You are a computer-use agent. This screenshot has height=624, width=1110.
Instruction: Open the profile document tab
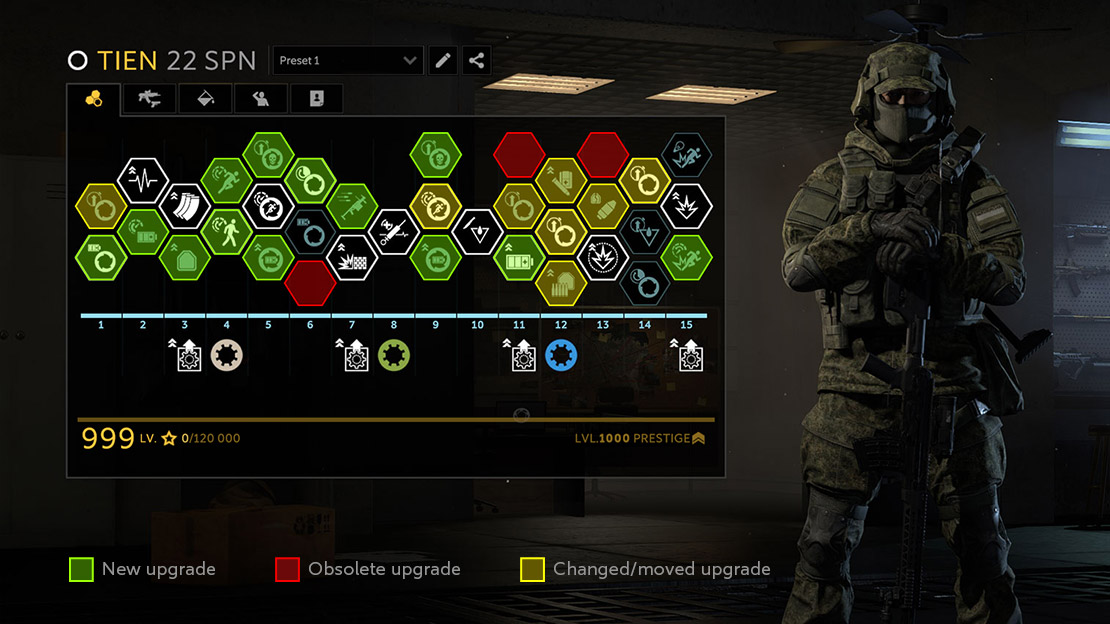tap(317, 98)
